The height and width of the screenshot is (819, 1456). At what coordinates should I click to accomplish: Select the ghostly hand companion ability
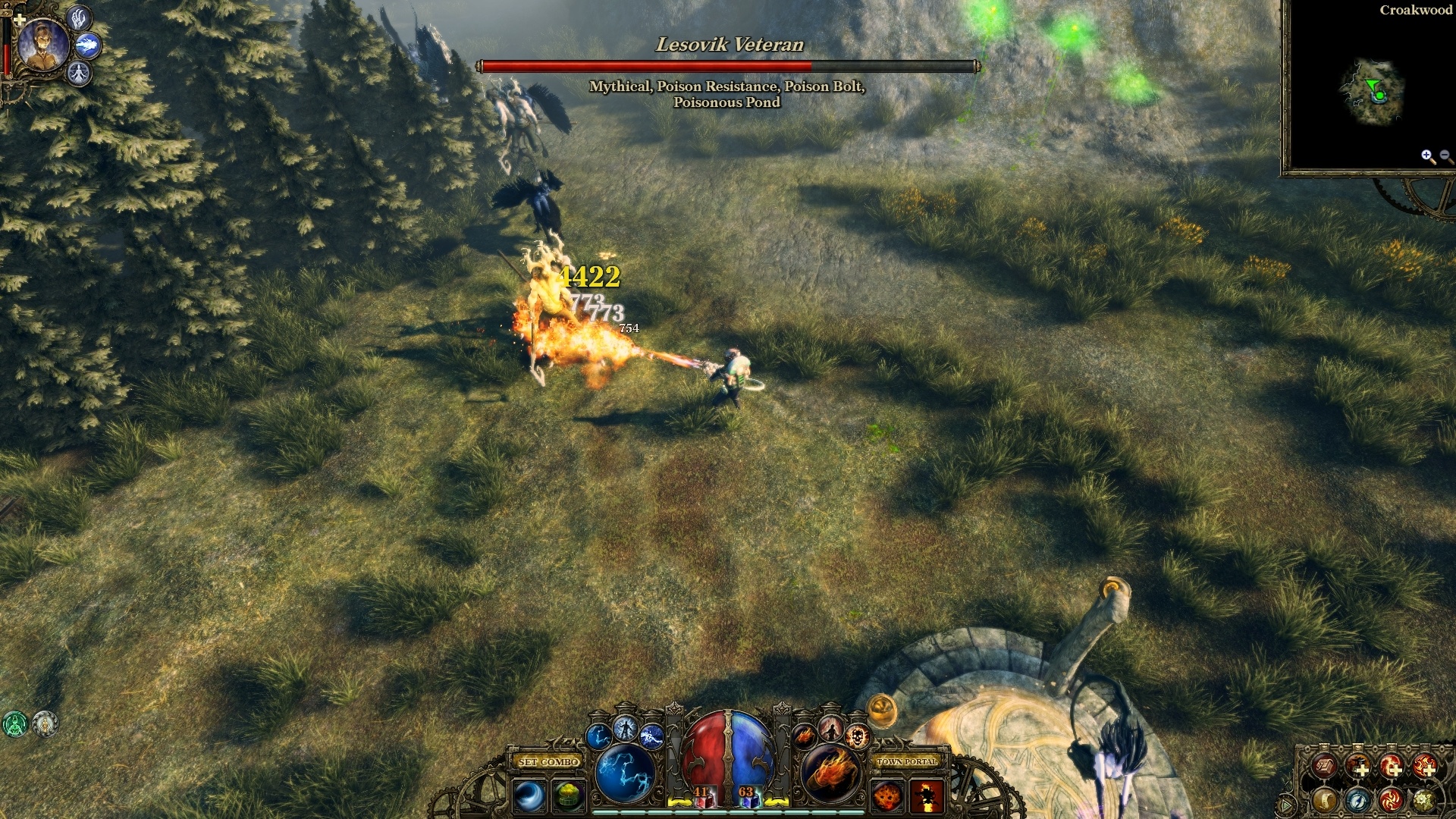click(x=80, y=17)
